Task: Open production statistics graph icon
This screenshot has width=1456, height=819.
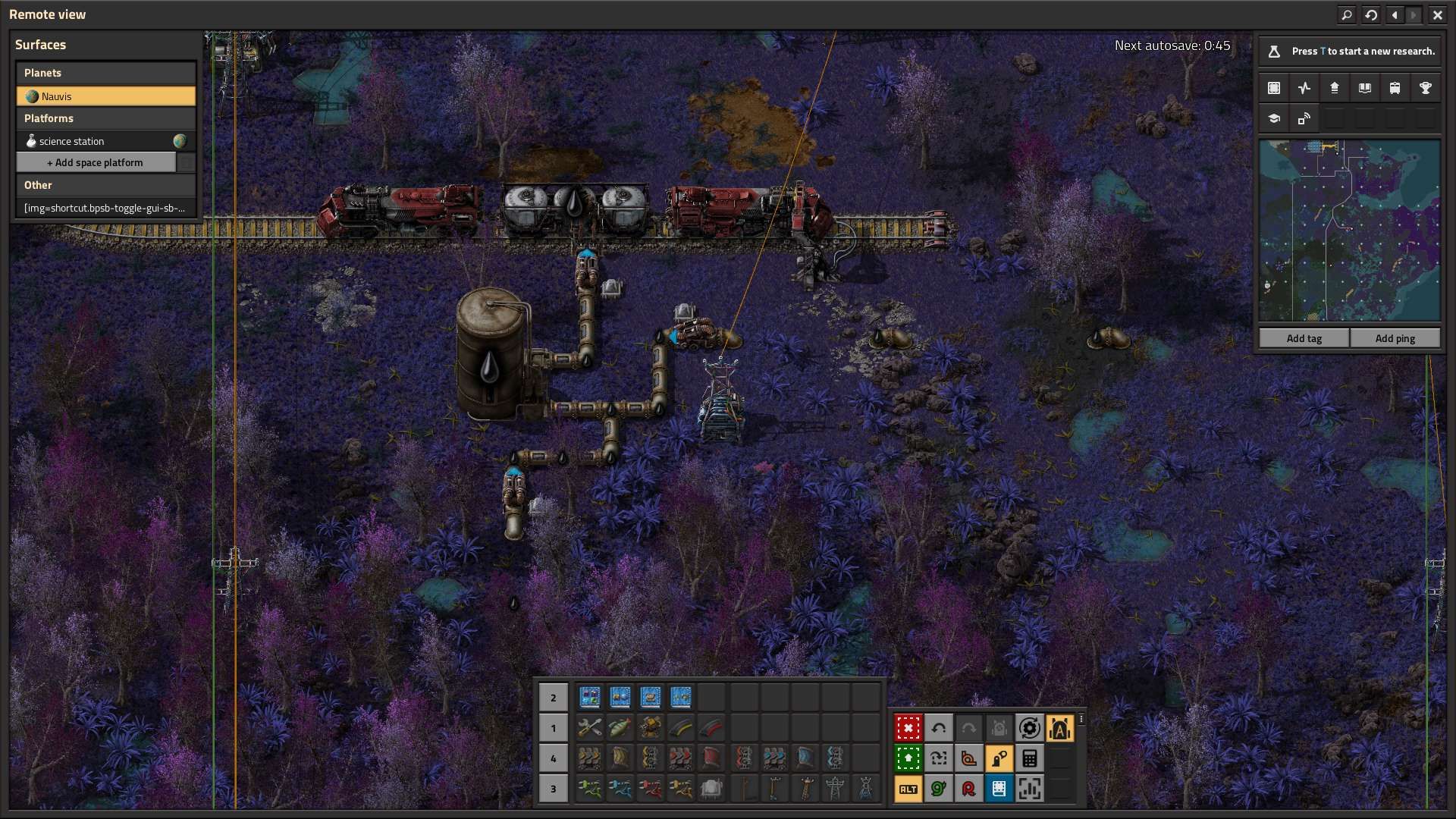Action: 1304,88
